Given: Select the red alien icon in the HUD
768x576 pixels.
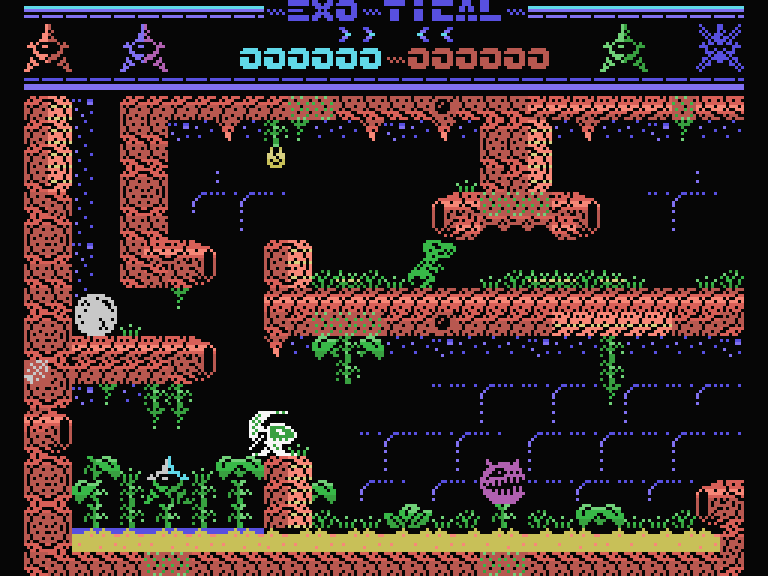Looking at the screenshot, I should 47,48.
